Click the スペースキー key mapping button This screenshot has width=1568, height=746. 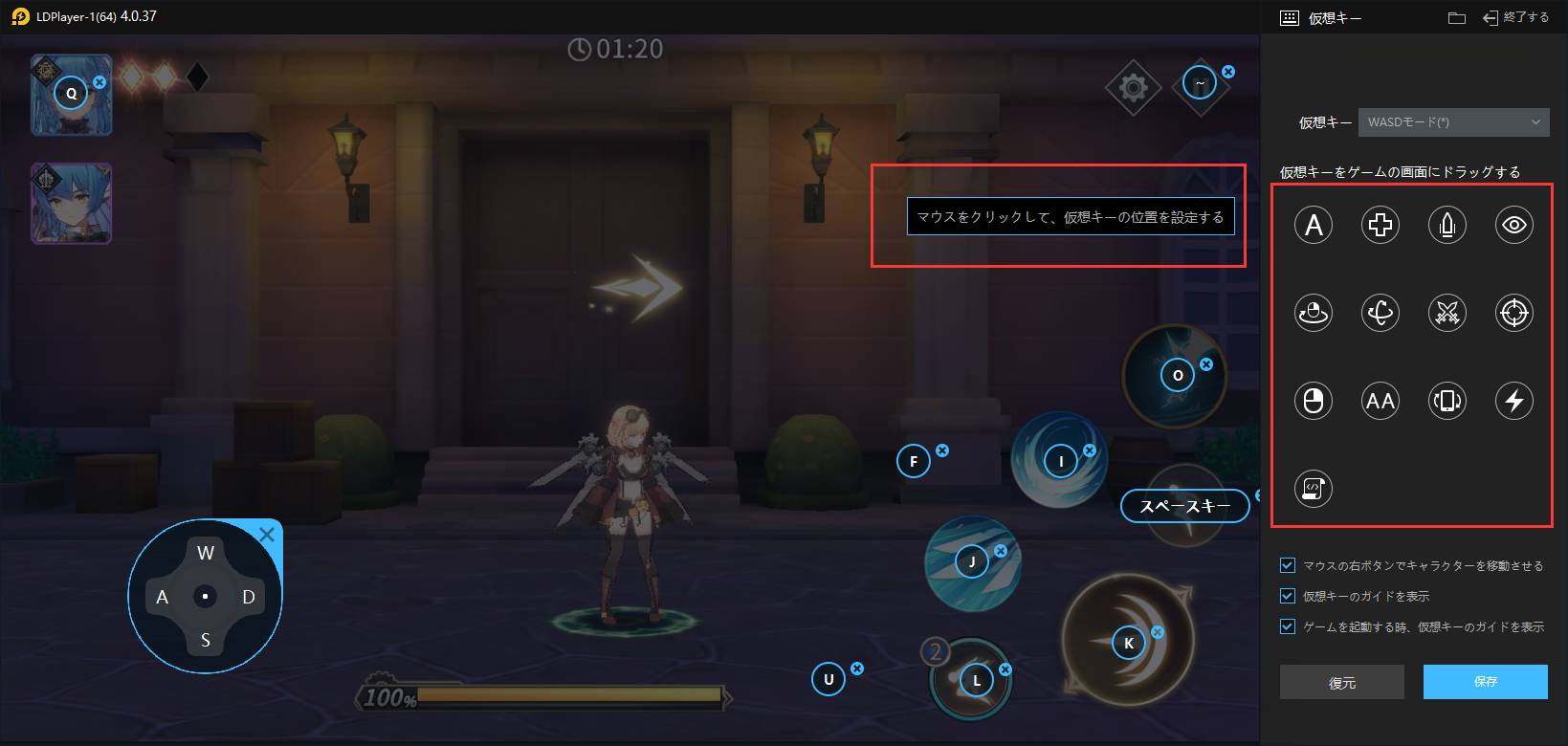coord(1184,506)
